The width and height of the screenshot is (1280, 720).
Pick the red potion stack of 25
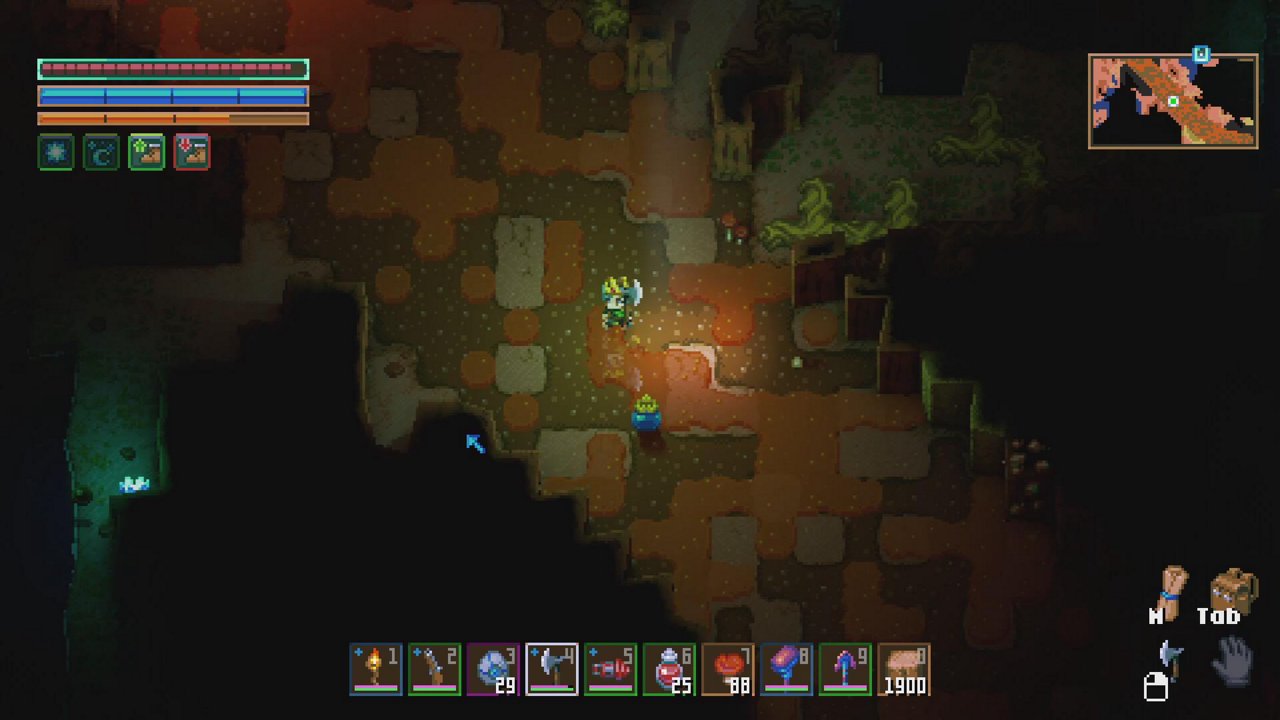[669, 669]
